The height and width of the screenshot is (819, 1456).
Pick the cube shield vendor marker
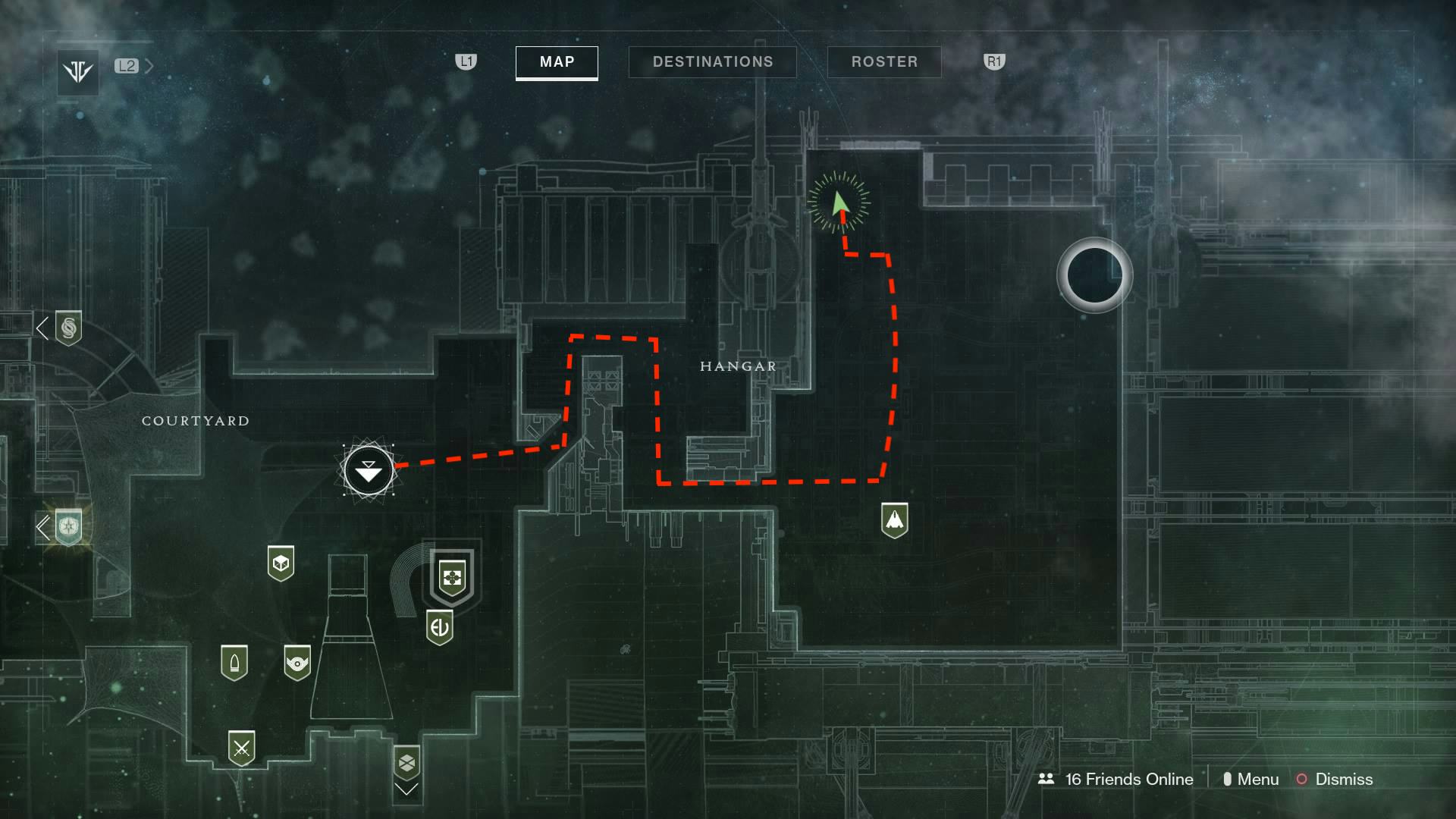(x=281, y=563)
